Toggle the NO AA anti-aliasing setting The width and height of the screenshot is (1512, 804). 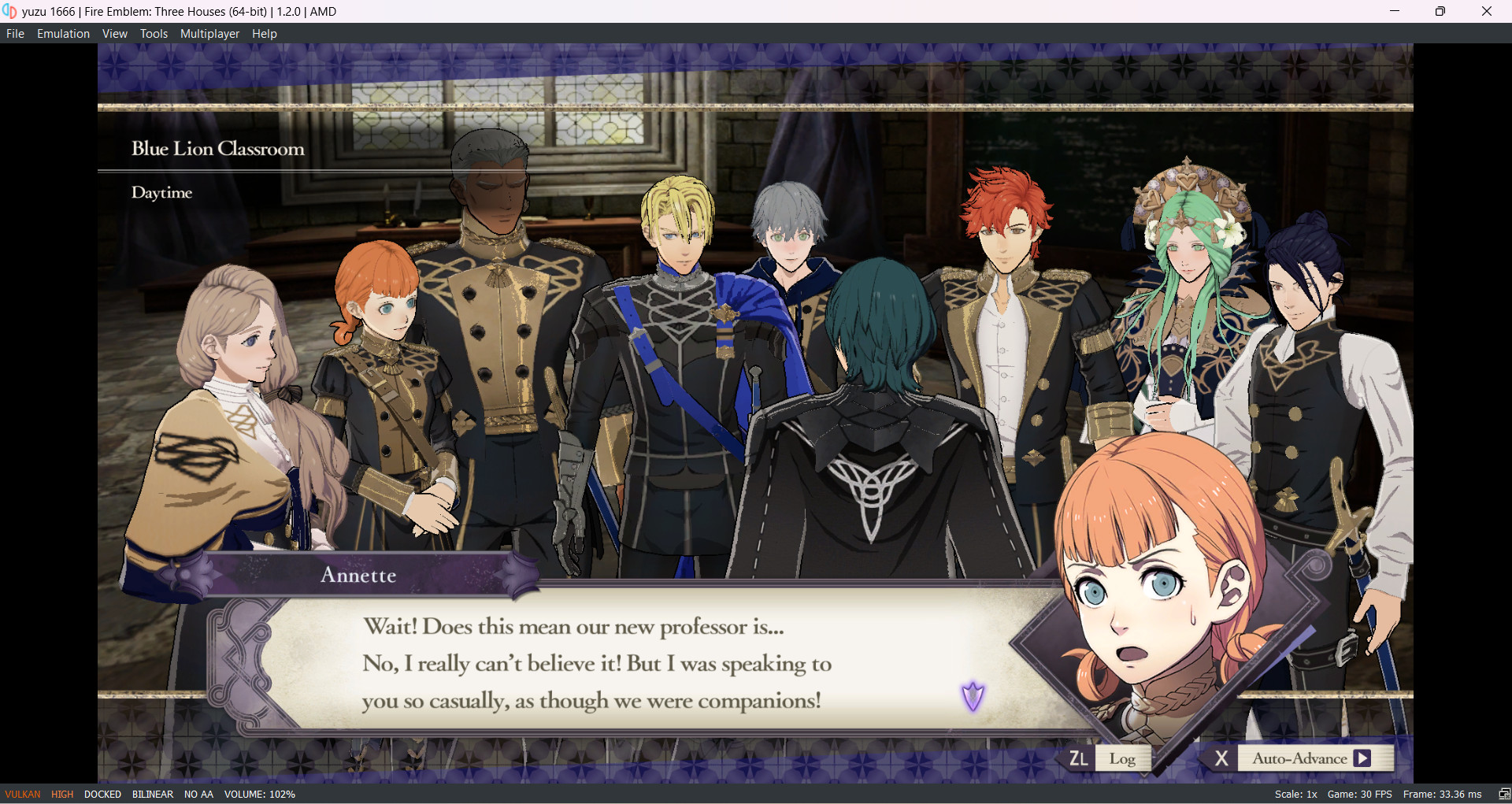click(198, 794)
